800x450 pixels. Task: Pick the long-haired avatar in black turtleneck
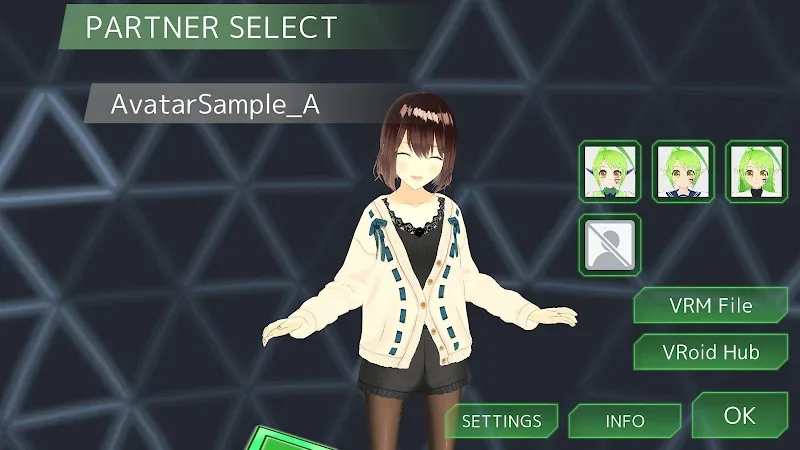755,171
